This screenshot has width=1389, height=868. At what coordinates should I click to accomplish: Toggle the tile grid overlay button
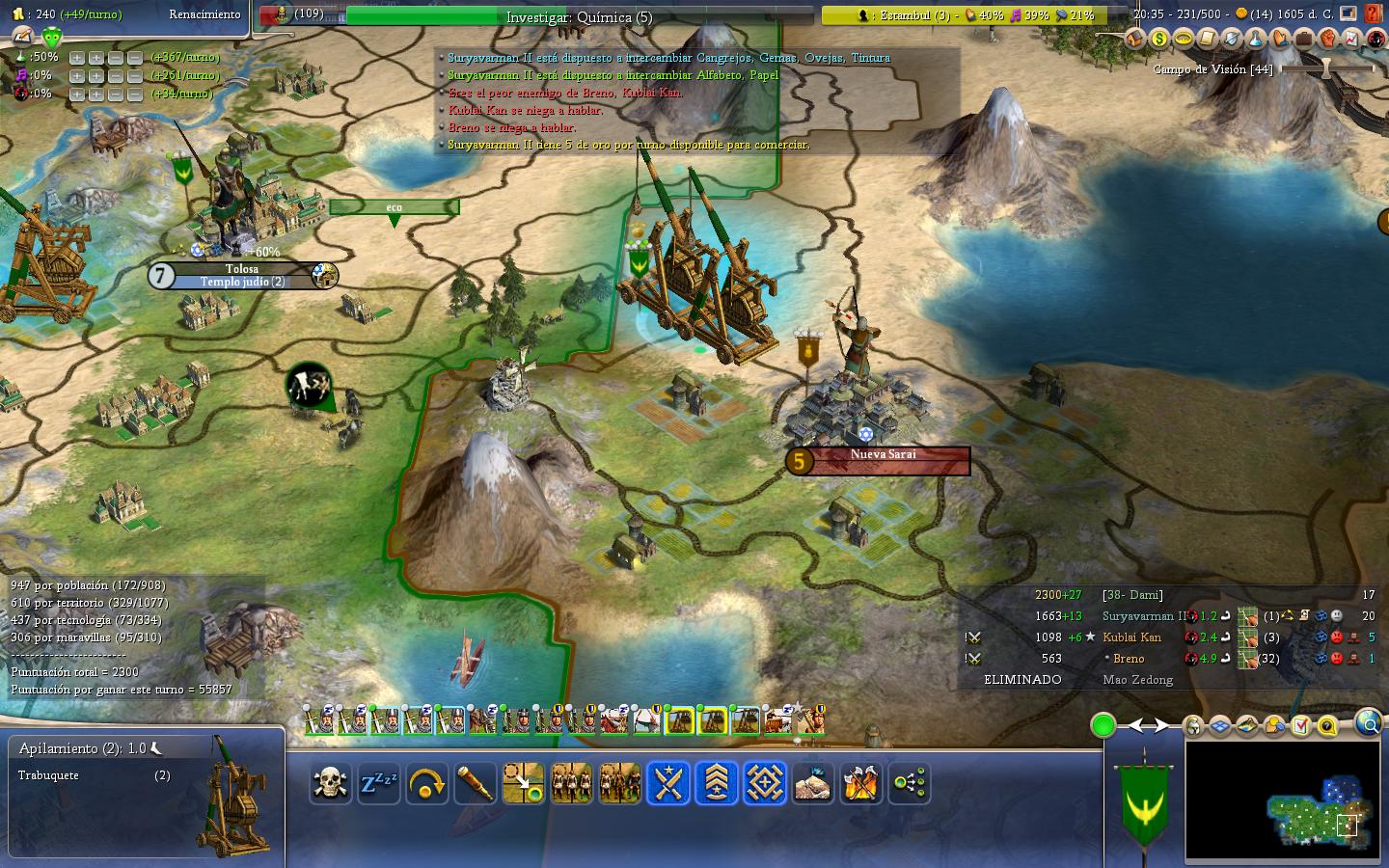pyautogui.click(x=1220, y=725)
